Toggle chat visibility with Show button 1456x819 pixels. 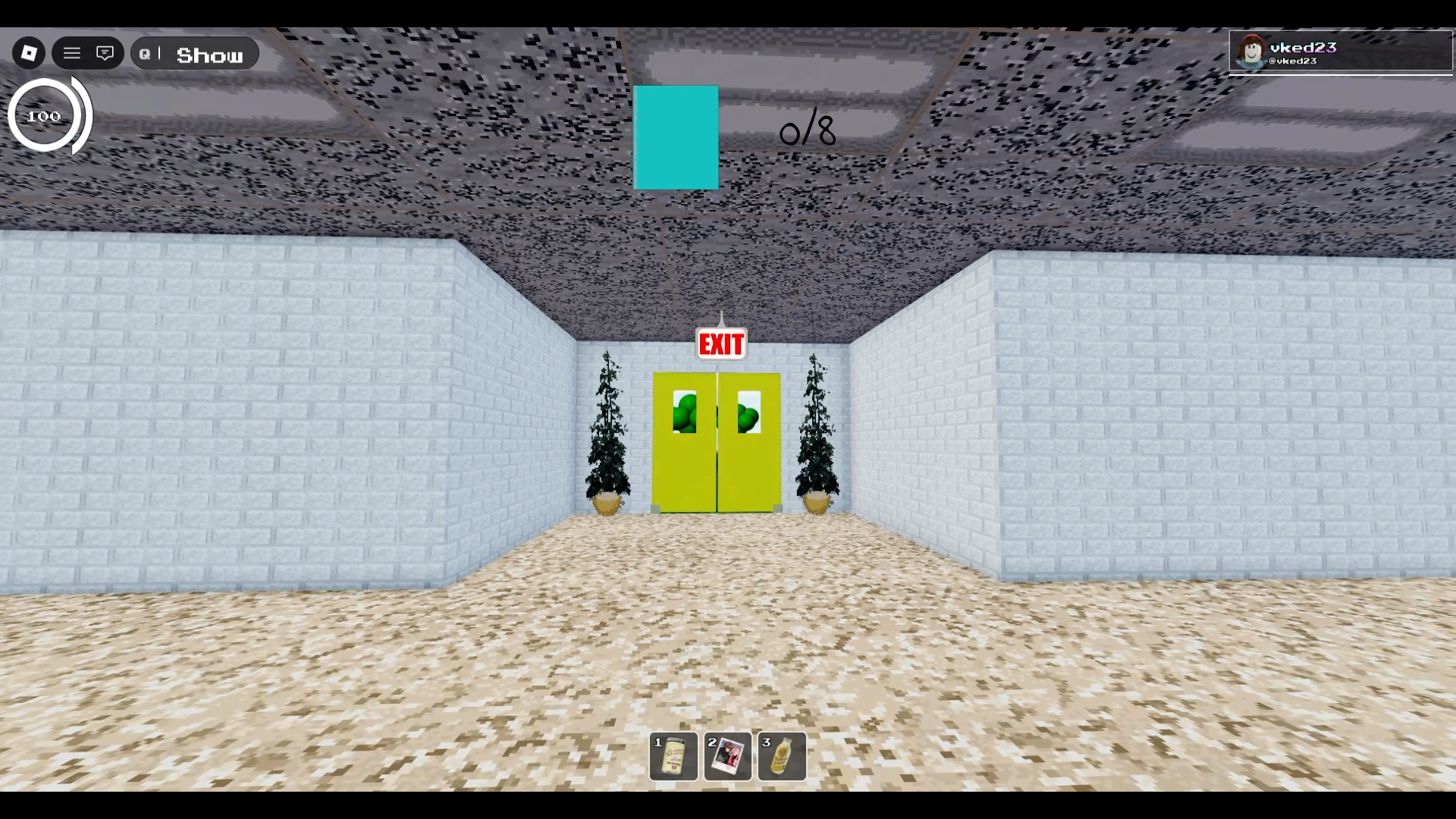coord(210,54)
